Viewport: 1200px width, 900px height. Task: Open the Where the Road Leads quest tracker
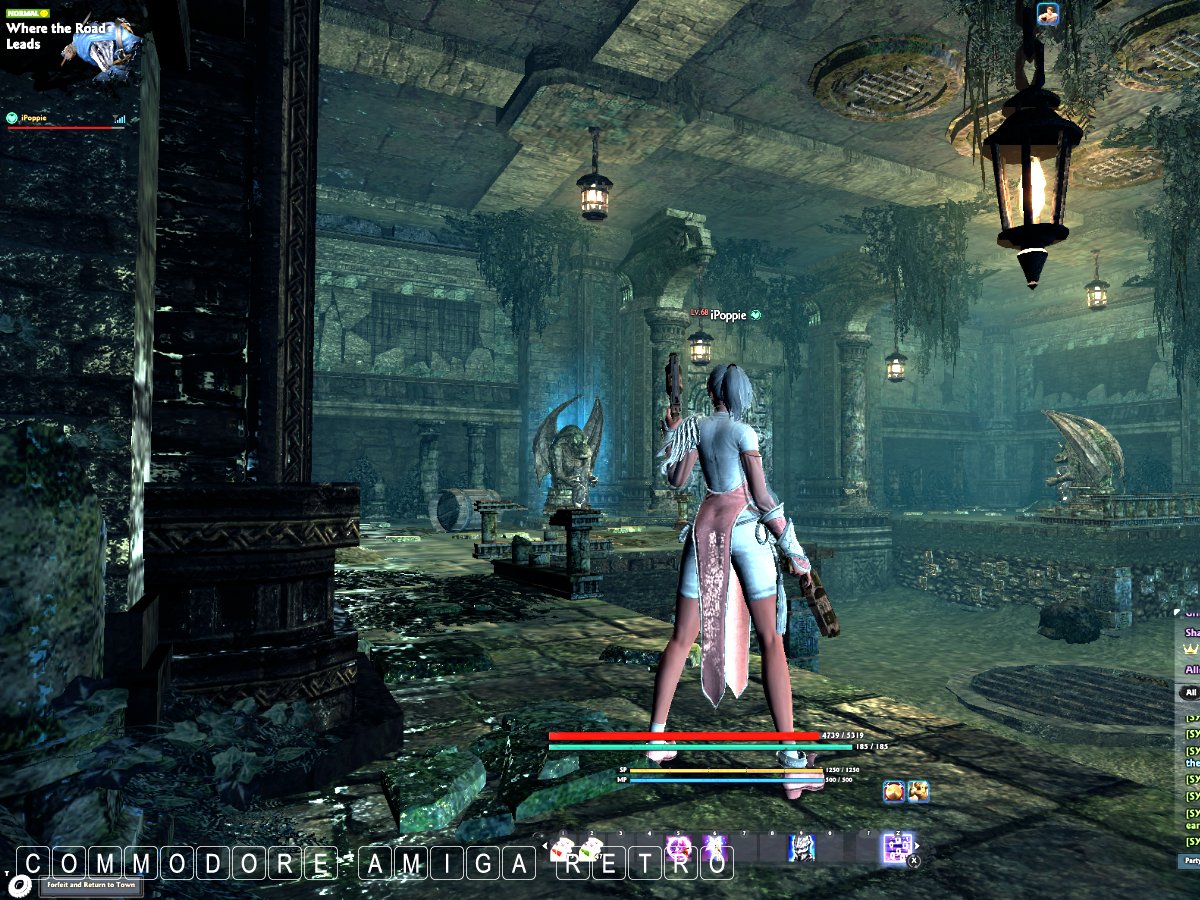point(60,36)
